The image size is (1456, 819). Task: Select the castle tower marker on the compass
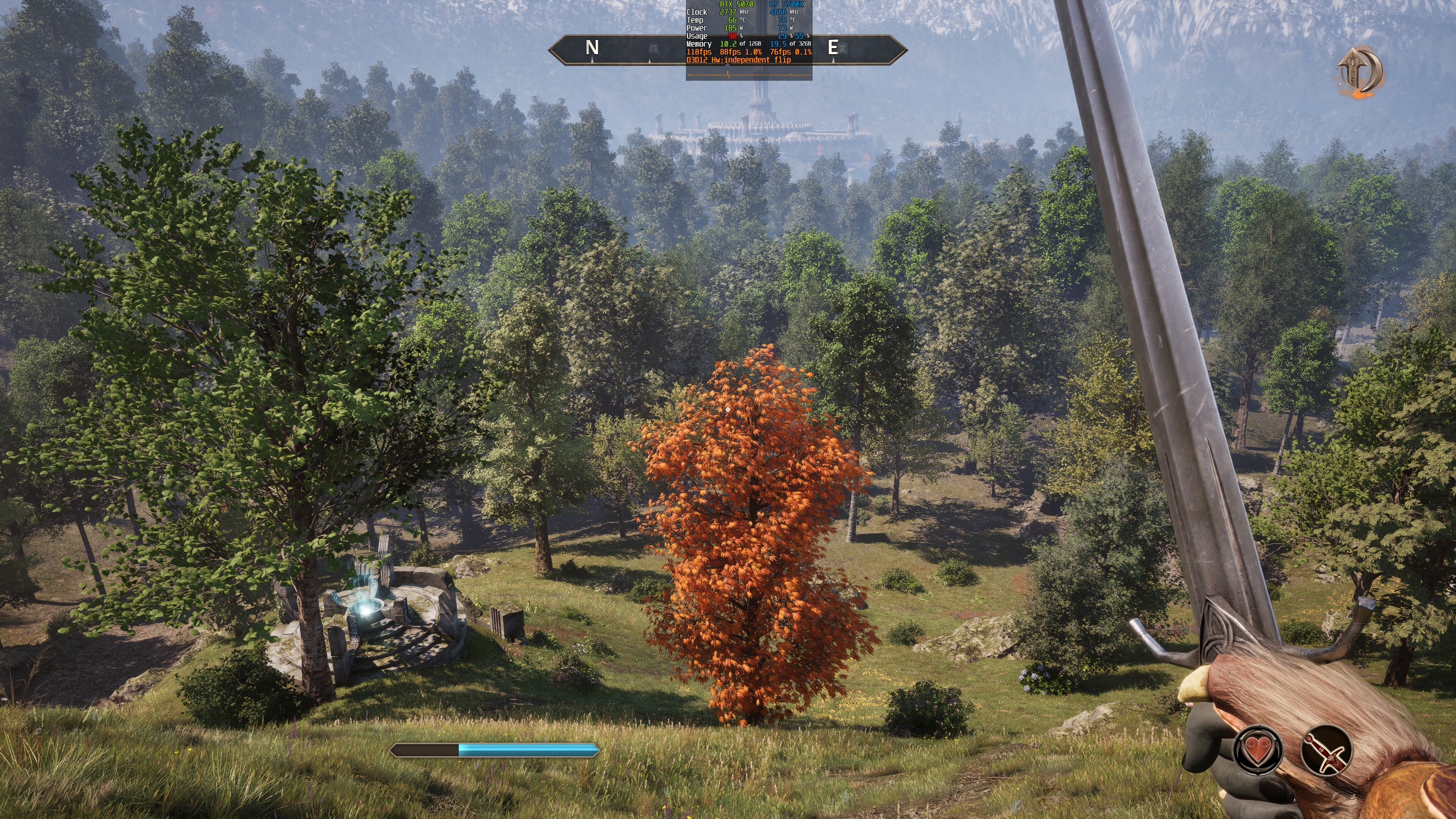click(x=842, y=49)
